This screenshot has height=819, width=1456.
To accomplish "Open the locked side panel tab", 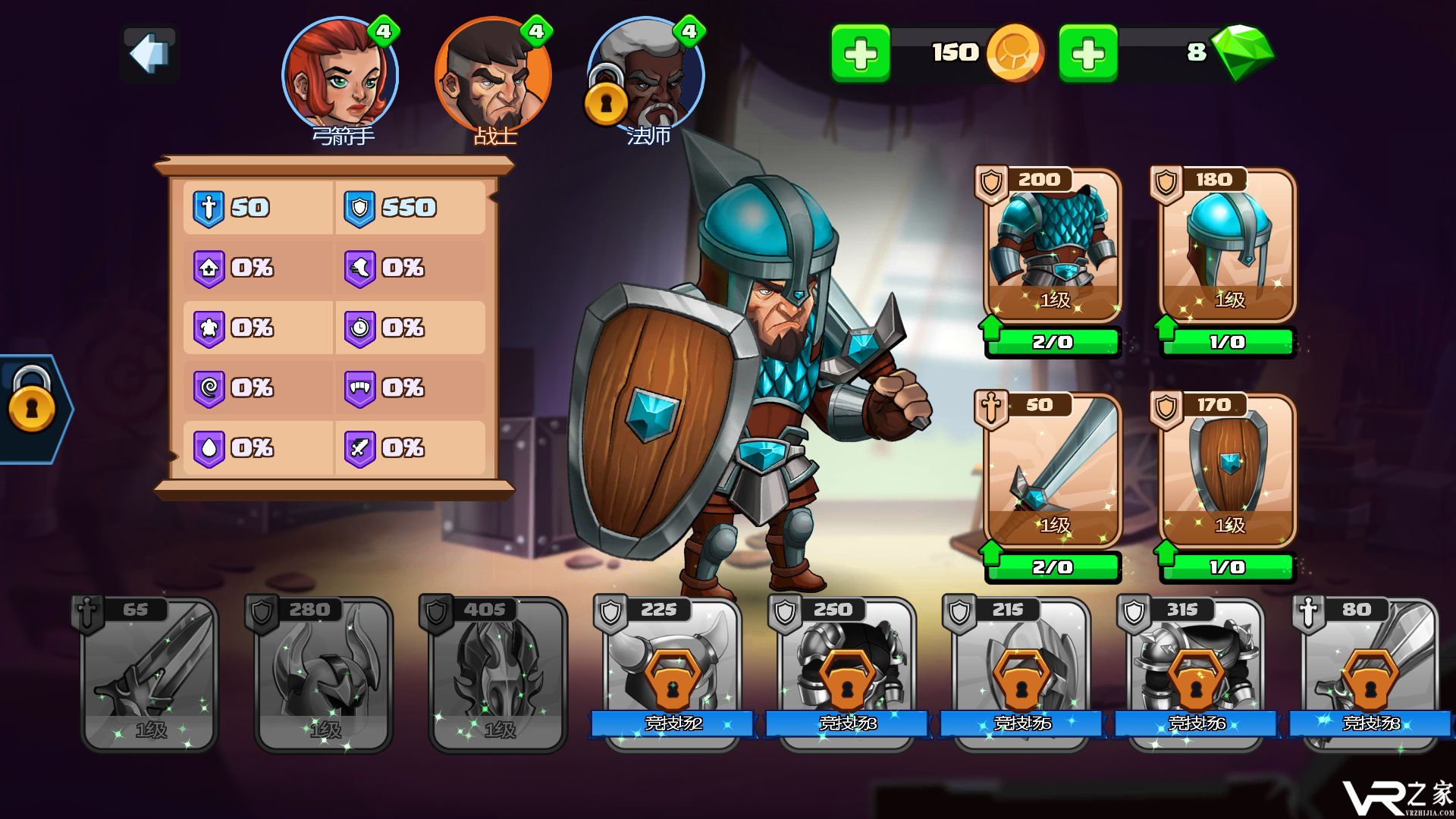I will [33, 408].
